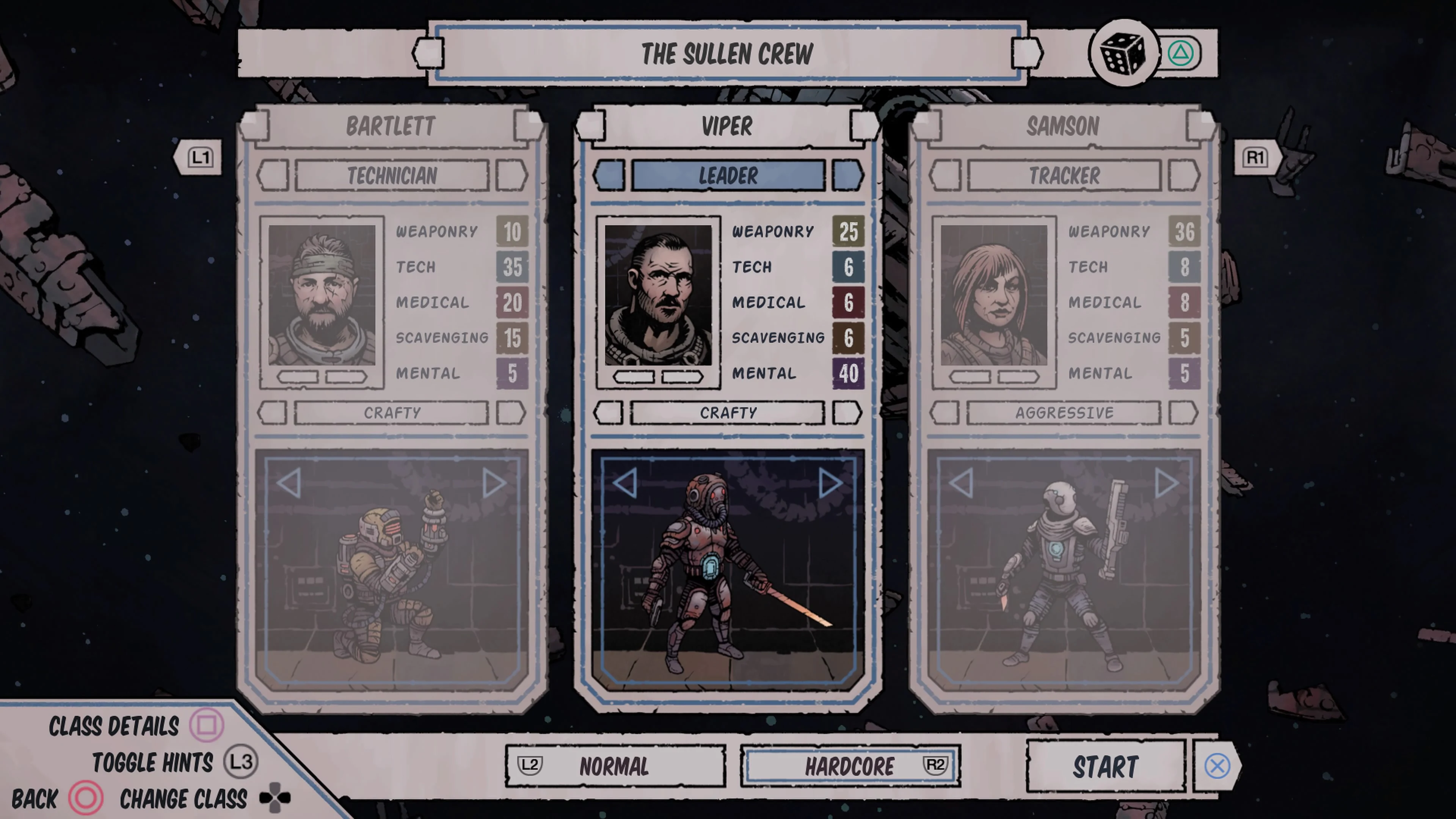Image resolution: width=1456 pixels, height=819 pixels.
Task: Click the L3 icon beside Toggle Hints
Action: coord(242,762)
